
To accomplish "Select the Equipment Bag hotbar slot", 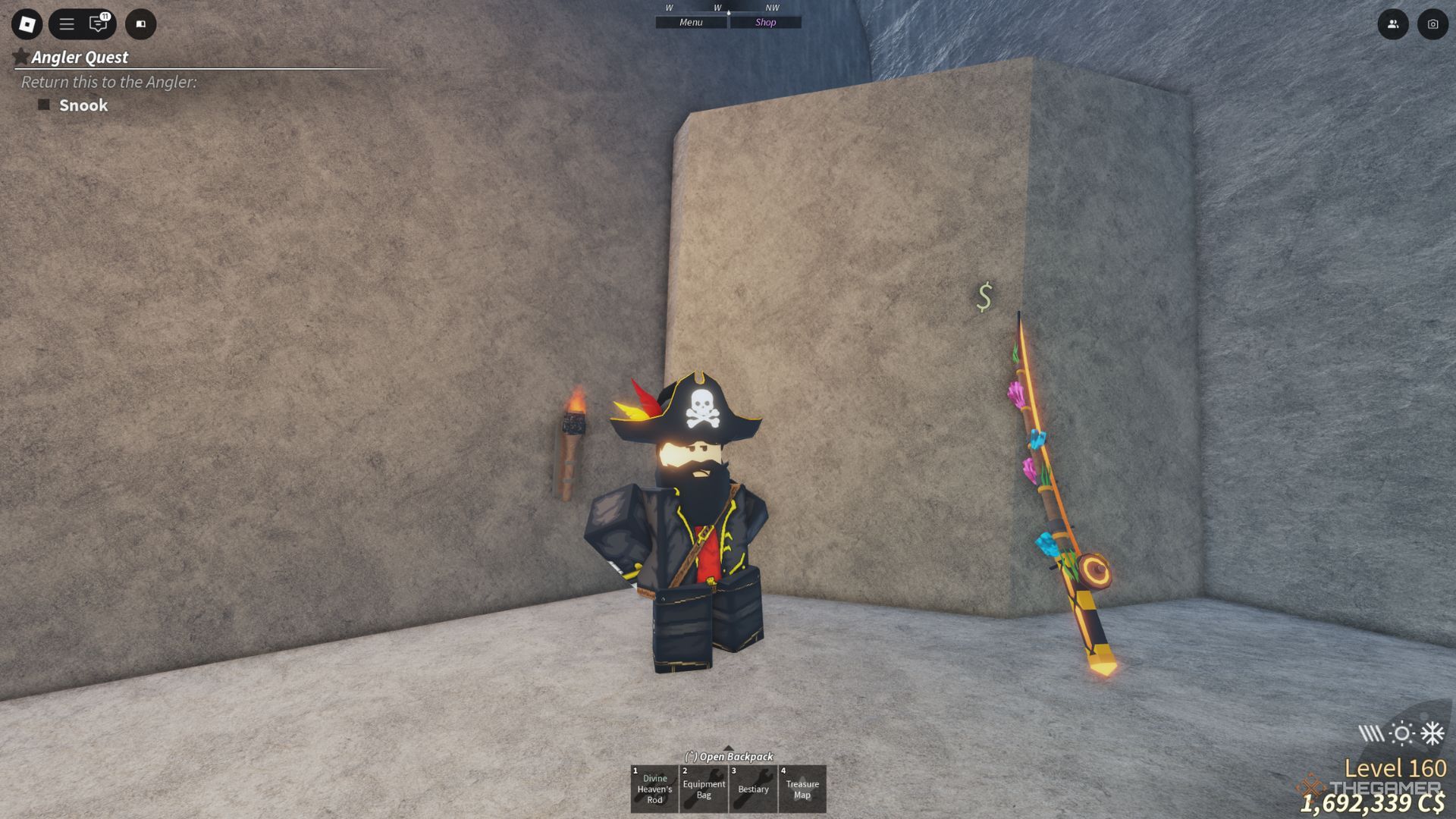I will tap(704, 789).
